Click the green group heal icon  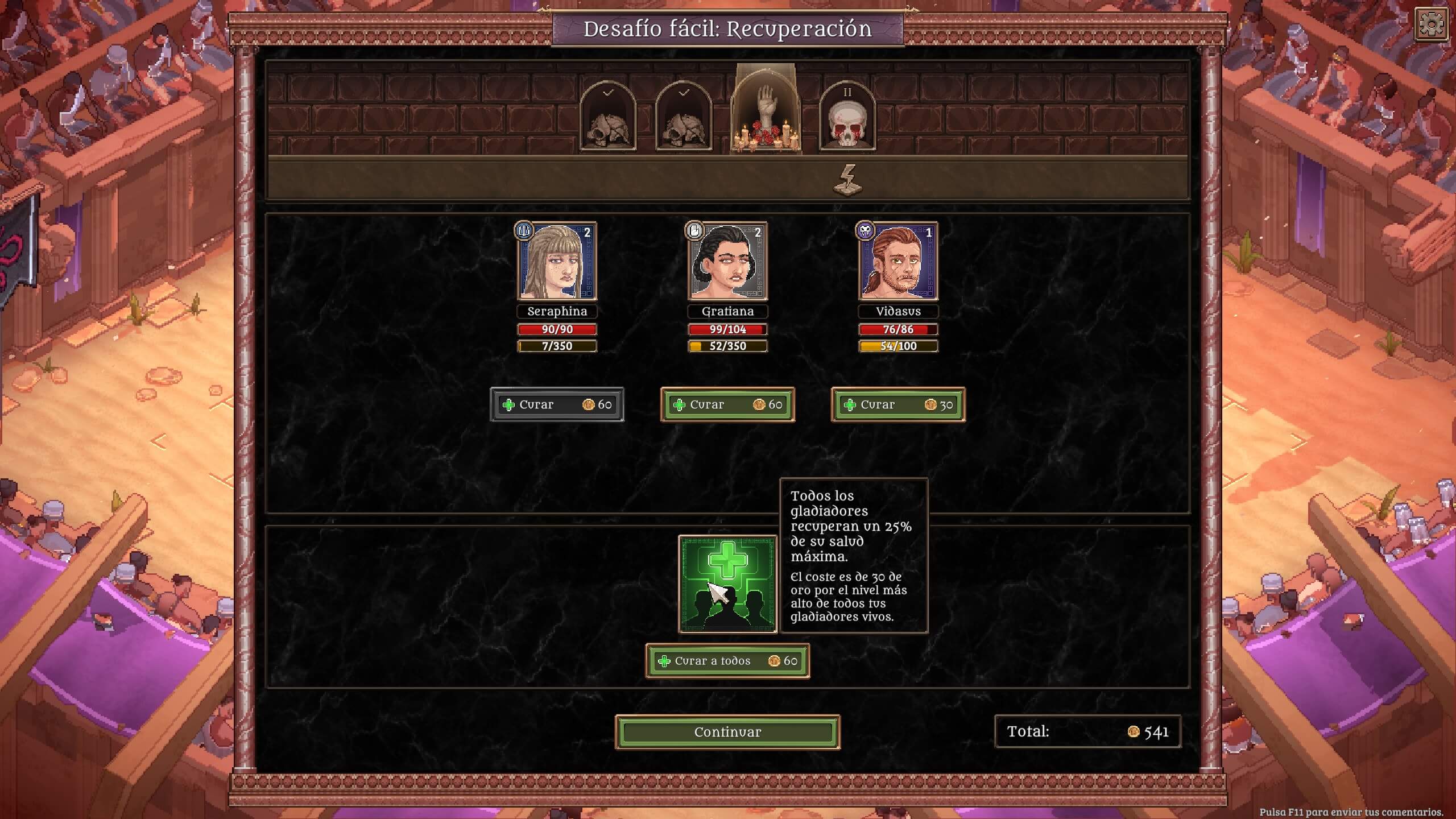727,584
